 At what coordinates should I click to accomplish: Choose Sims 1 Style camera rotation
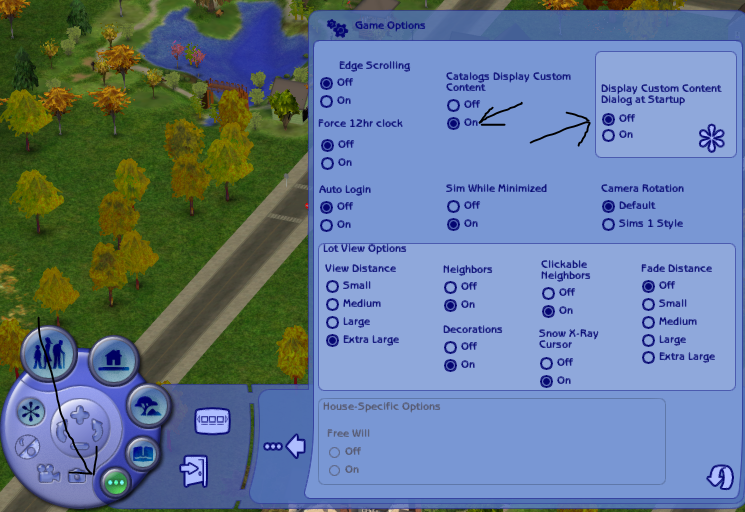pyautogui.click(x=608, y=224)
